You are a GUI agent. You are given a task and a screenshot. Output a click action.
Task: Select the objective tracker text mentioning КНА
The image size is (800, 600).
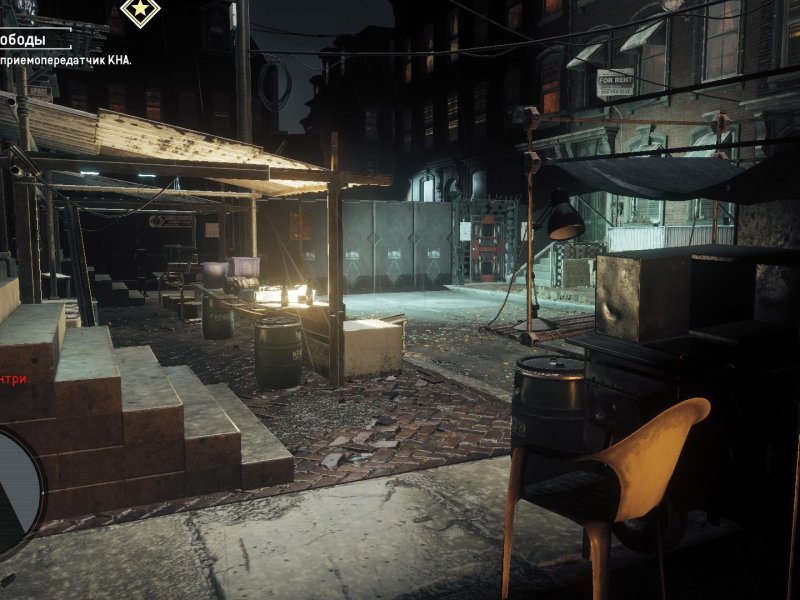point(67,60)
